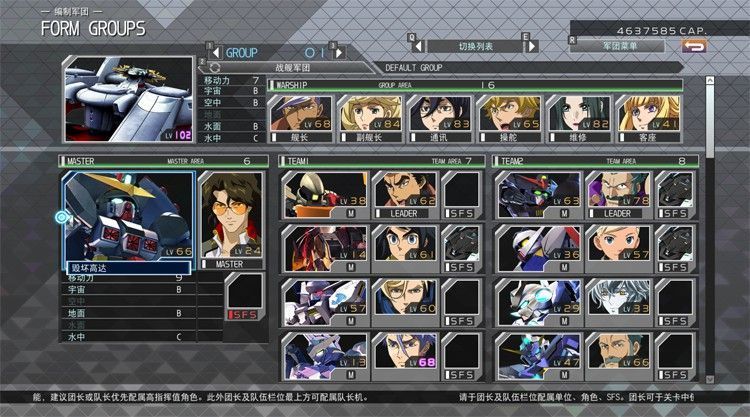Open the 军团菜单 group menu
Viewport: 750px width, 417px height.
coord(619,46)
